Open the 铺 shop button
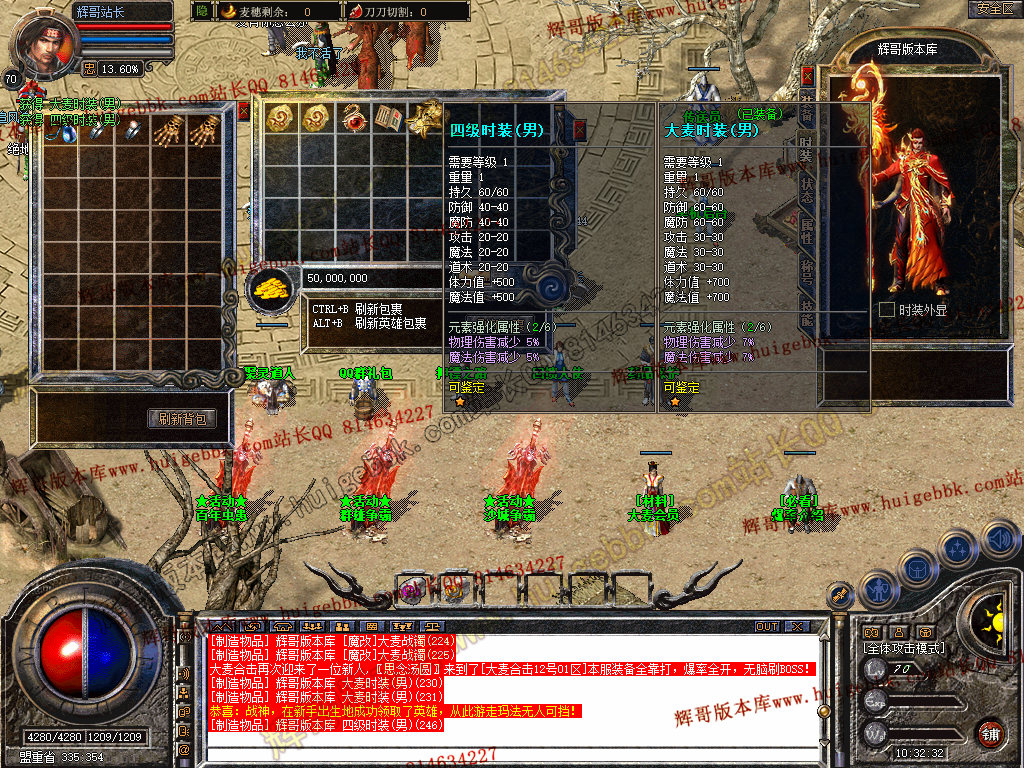 coord(989,731)
